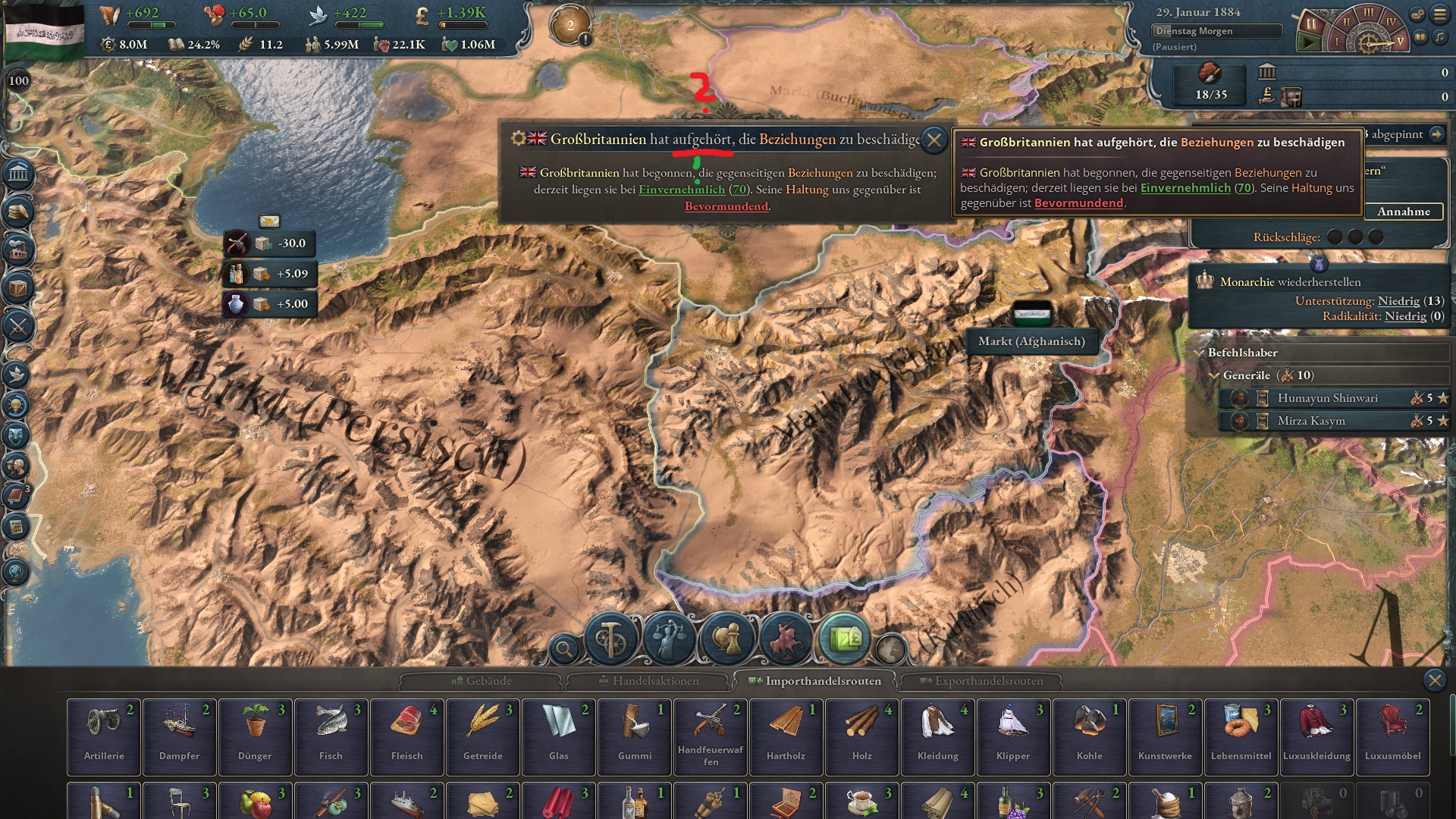The width and height of the screenshot is (1456, 819).
Task: Toggle the pause button in the clock wheel
Action: (x=1311, y=24)
